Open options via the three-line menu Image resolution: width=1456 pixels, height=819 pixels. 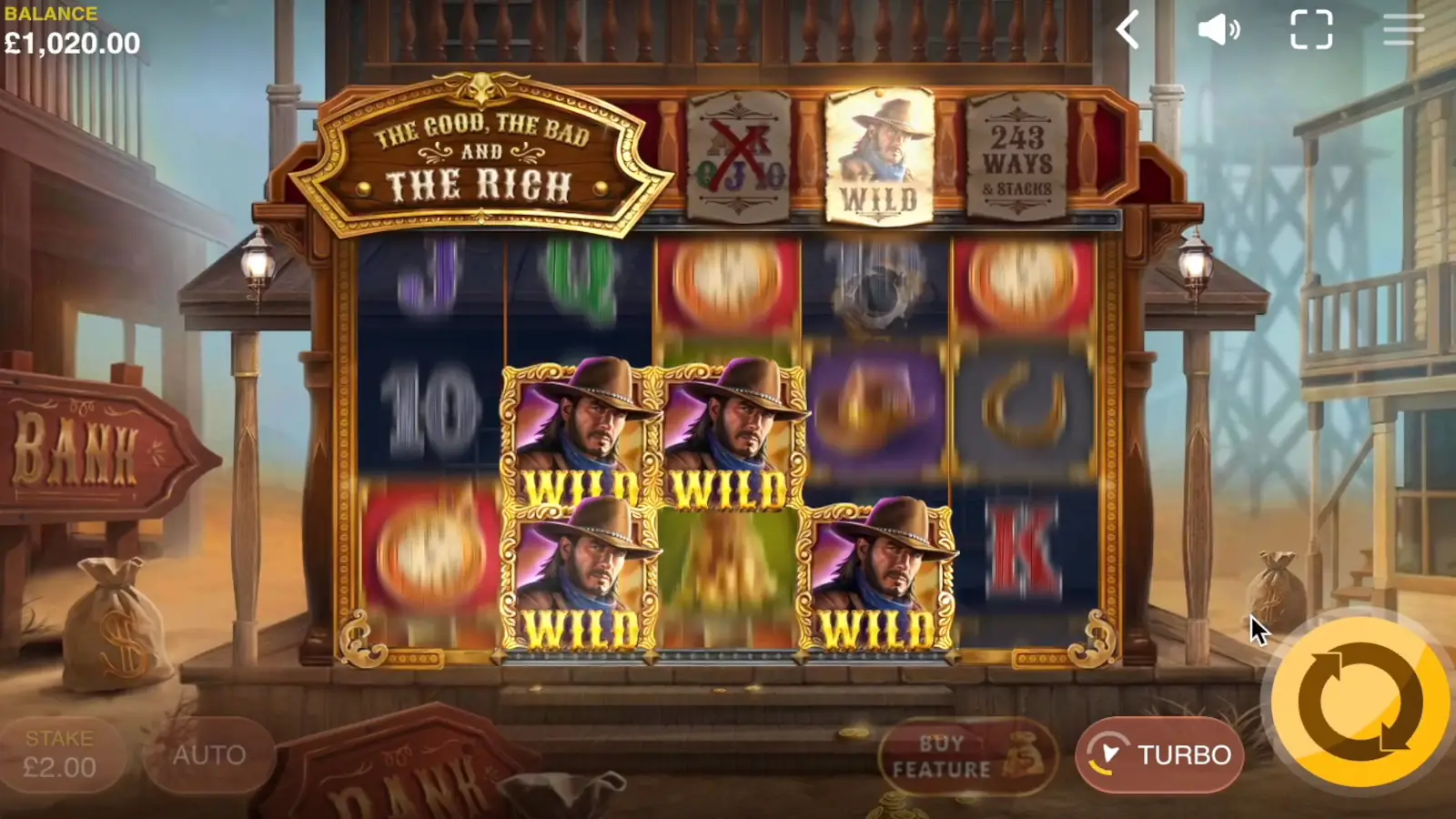point(1403,31)
